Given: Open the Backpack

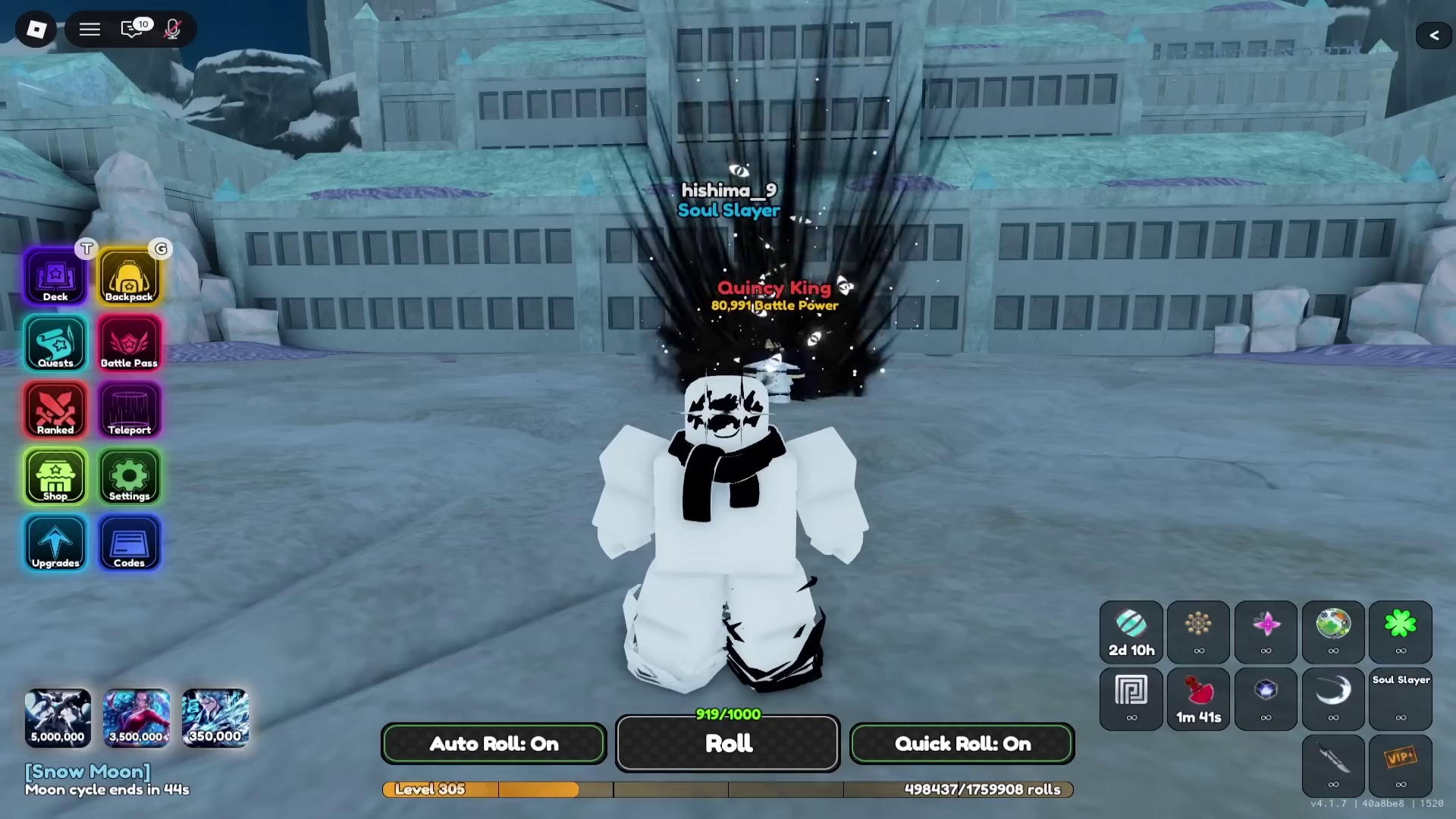Looking at the screenshot, I should pos(129,275).
